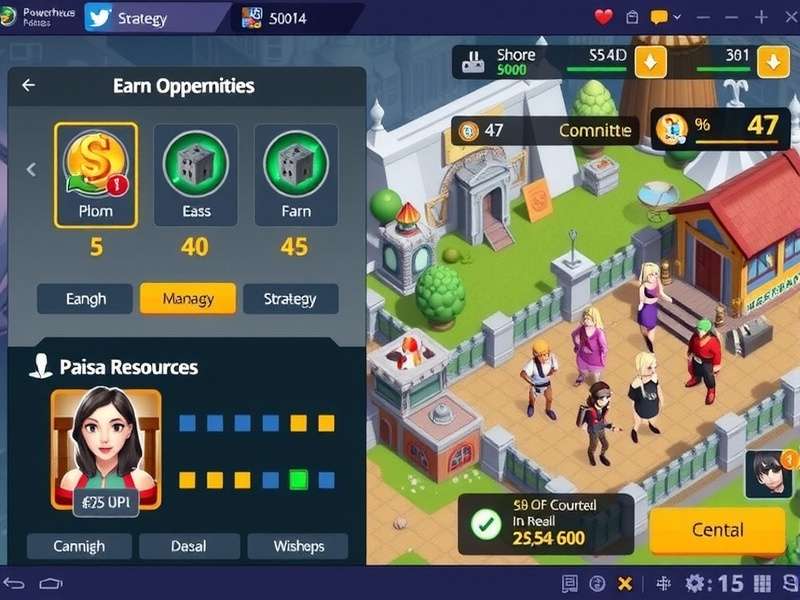
Task: Open the Committe button
Action: coord(594,130)
